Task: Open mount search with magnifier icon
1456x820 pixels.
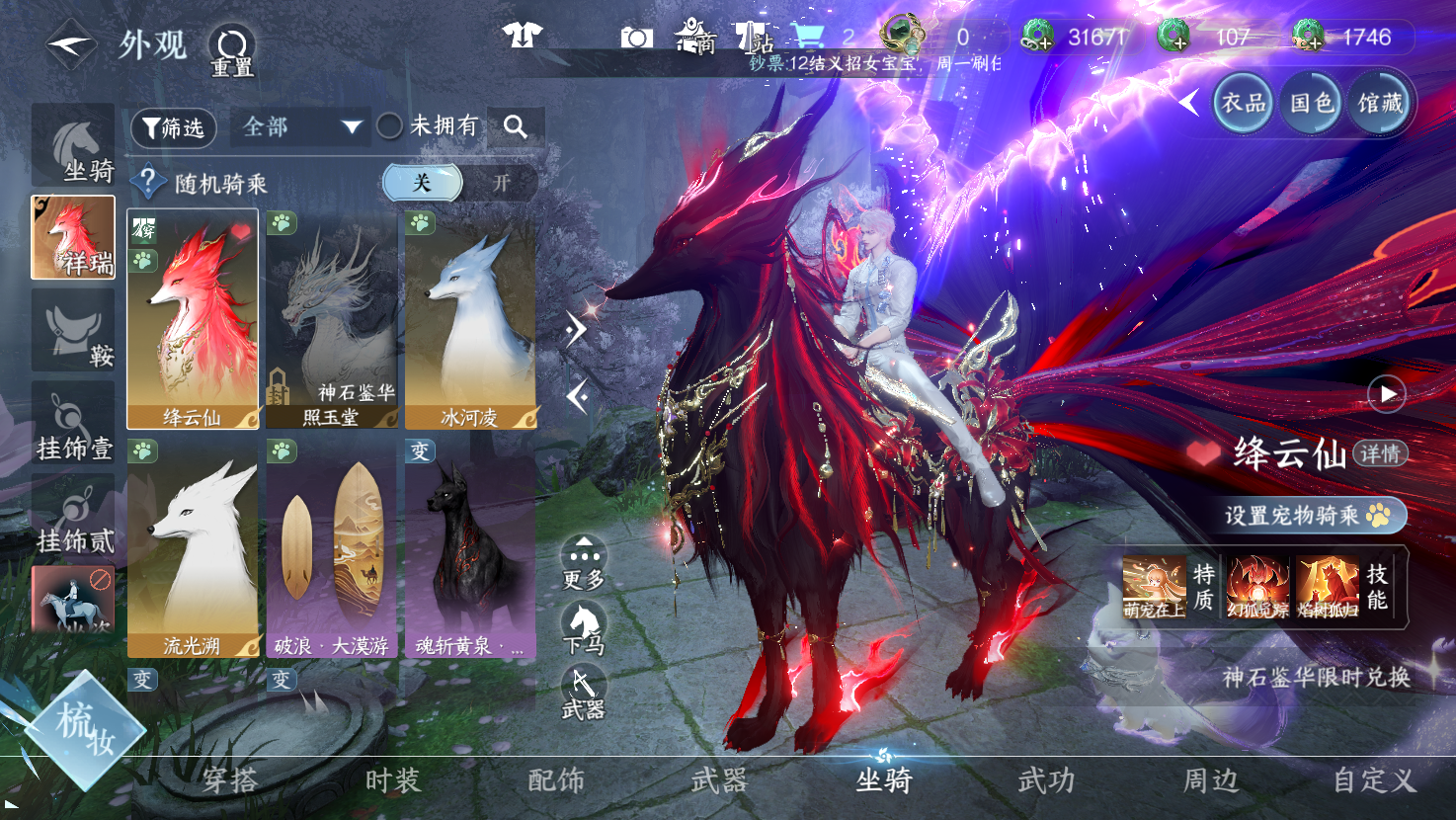Action: 515,126
